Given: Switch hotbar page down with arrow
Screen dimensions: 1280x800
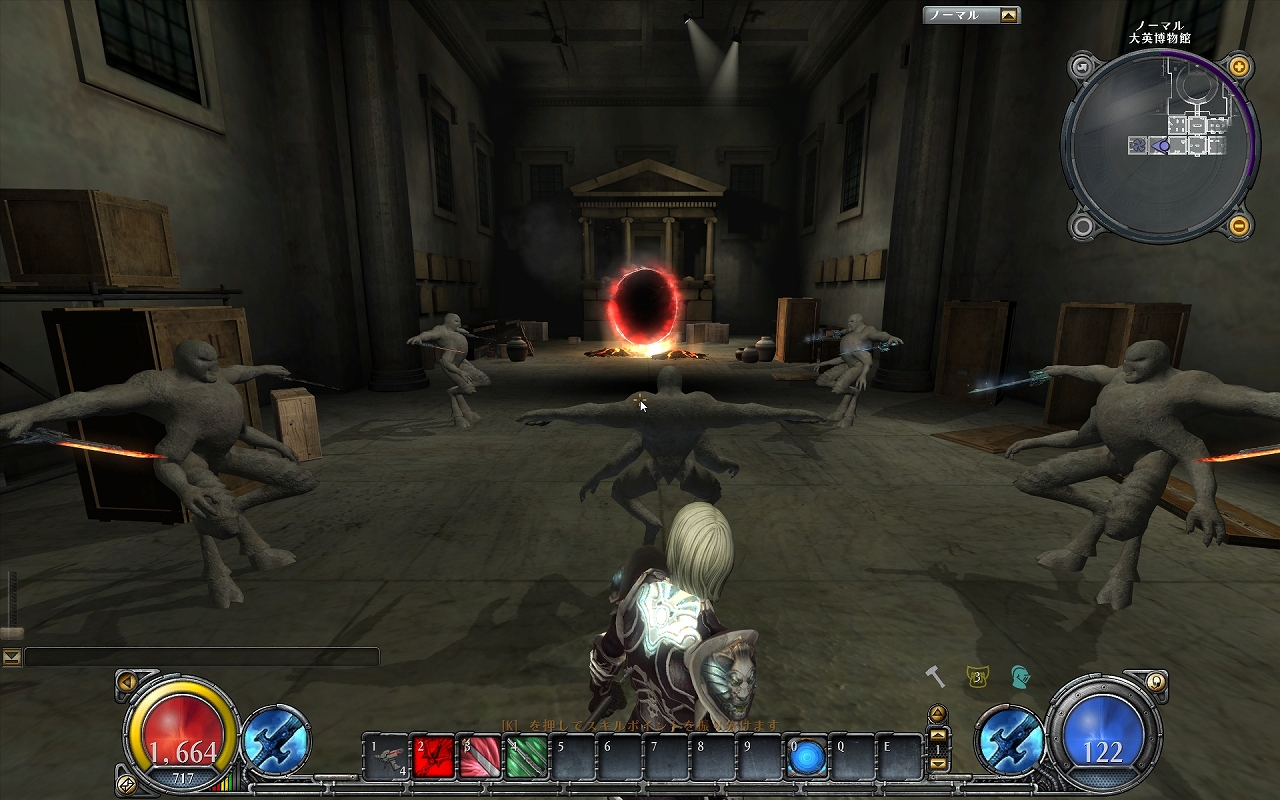Looking at the screenshot, I should point(938,764).
